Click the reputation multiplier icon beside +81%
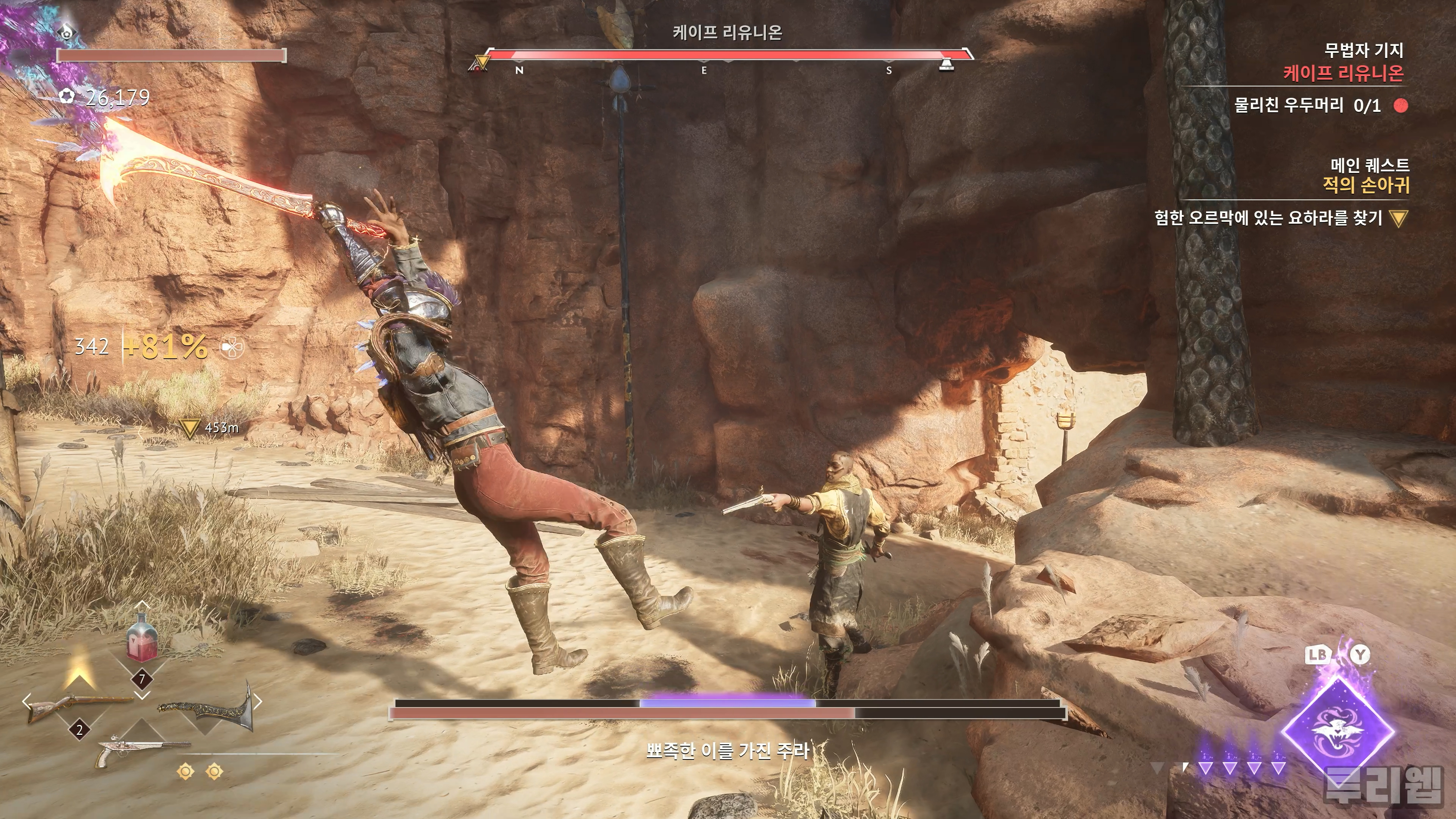 pos(231,347)
